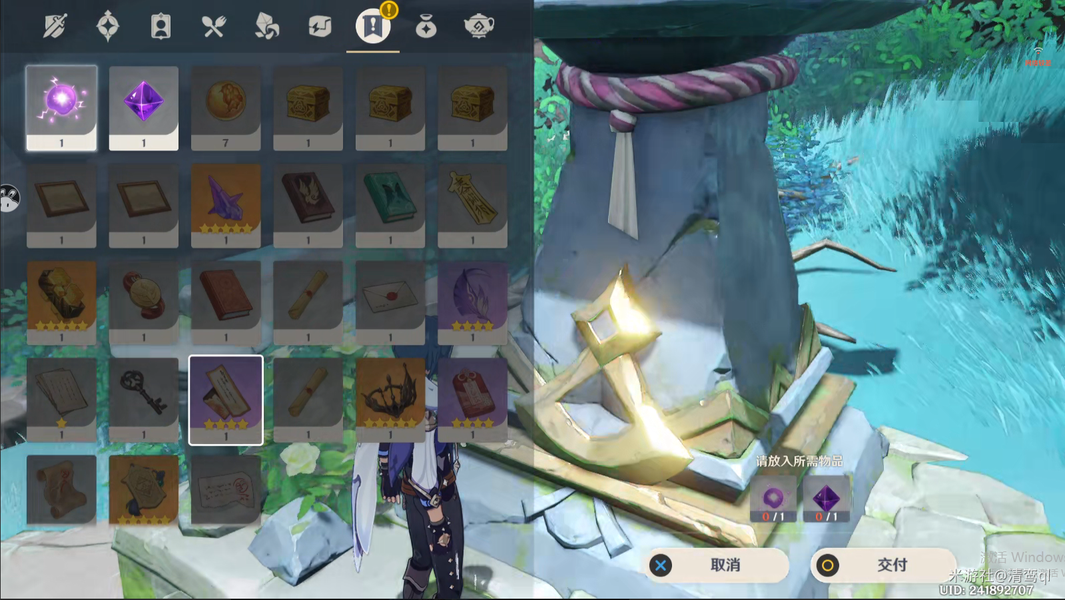This screenshot has height=600, width=1065.
Task: Confirm with the 交付 submit button
Action: (883, 565)
